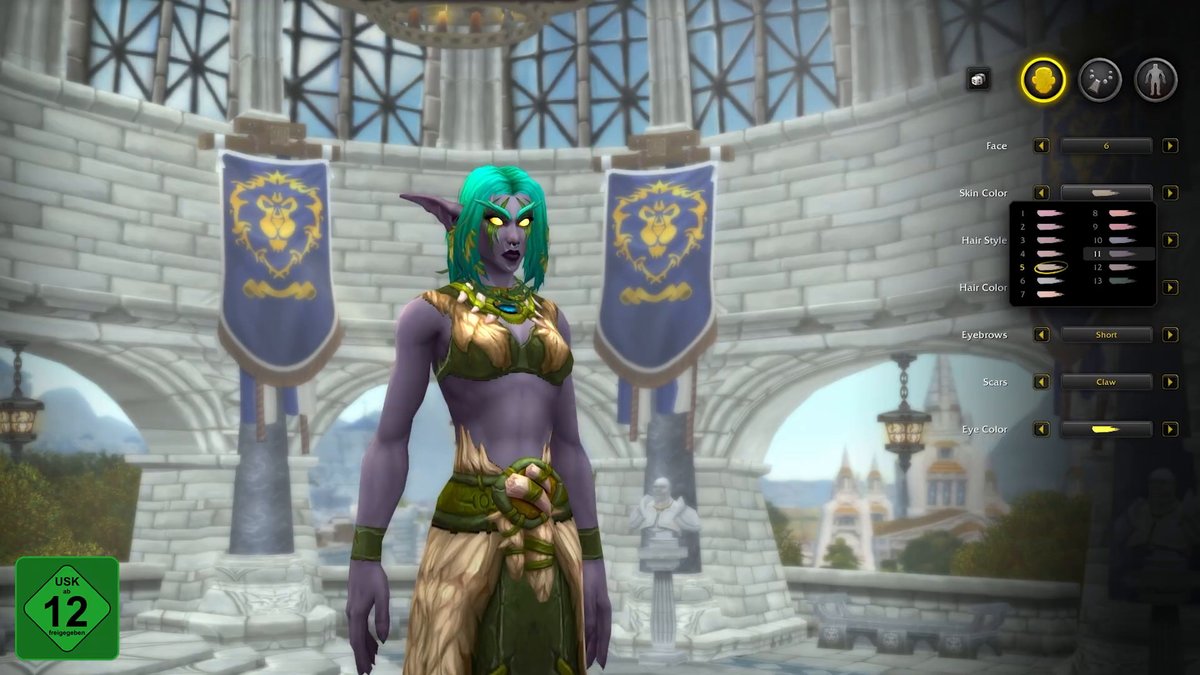Image resolution: width=1200 pixels, height=675 pixels.
Task: Open the Scars dropdown showing Claw
Action: pos(1106,382)
